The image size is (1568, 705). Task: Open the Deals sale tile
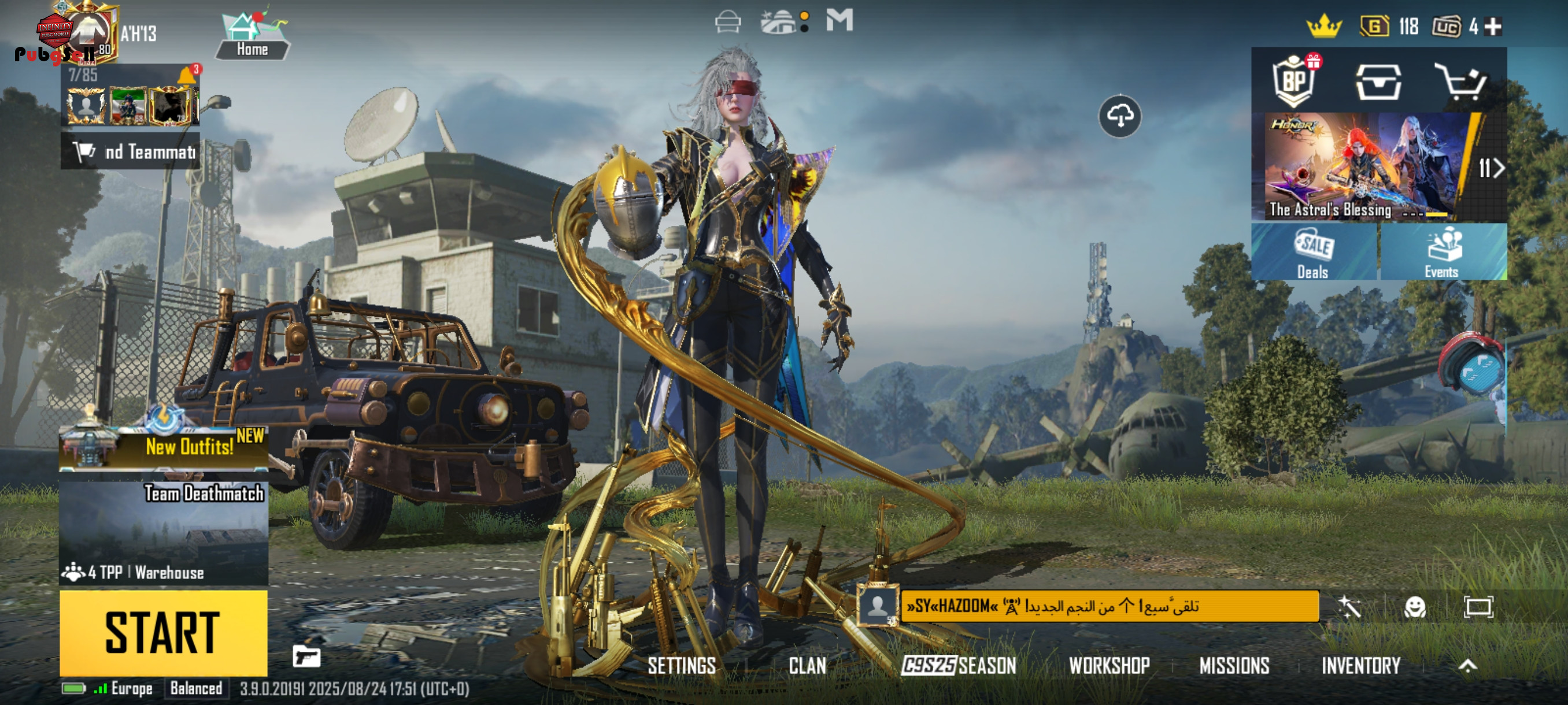tap(1314, 253)
